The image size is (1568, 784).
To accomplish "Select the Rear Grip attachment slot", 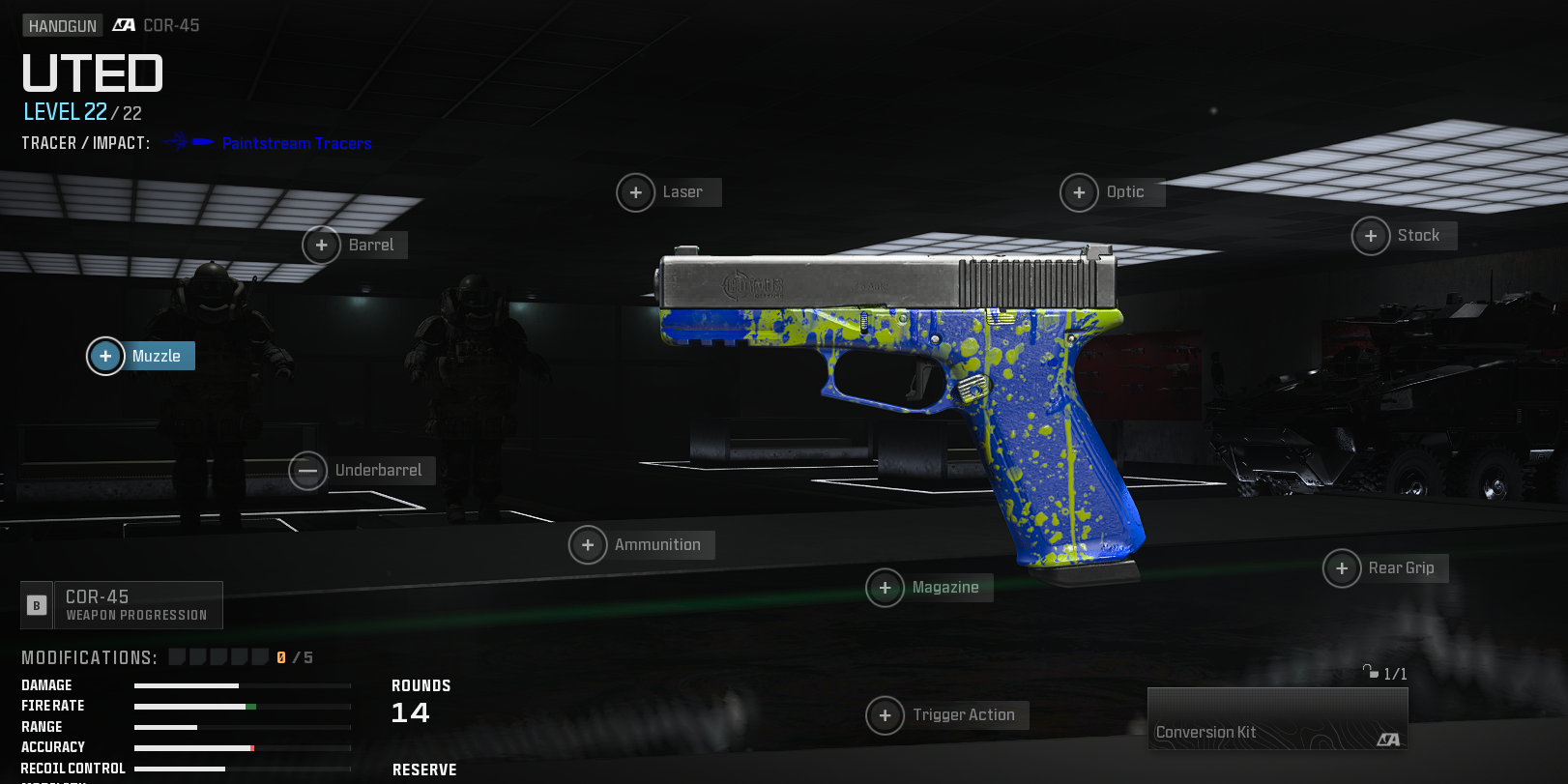I will [x=1385, y=568].
